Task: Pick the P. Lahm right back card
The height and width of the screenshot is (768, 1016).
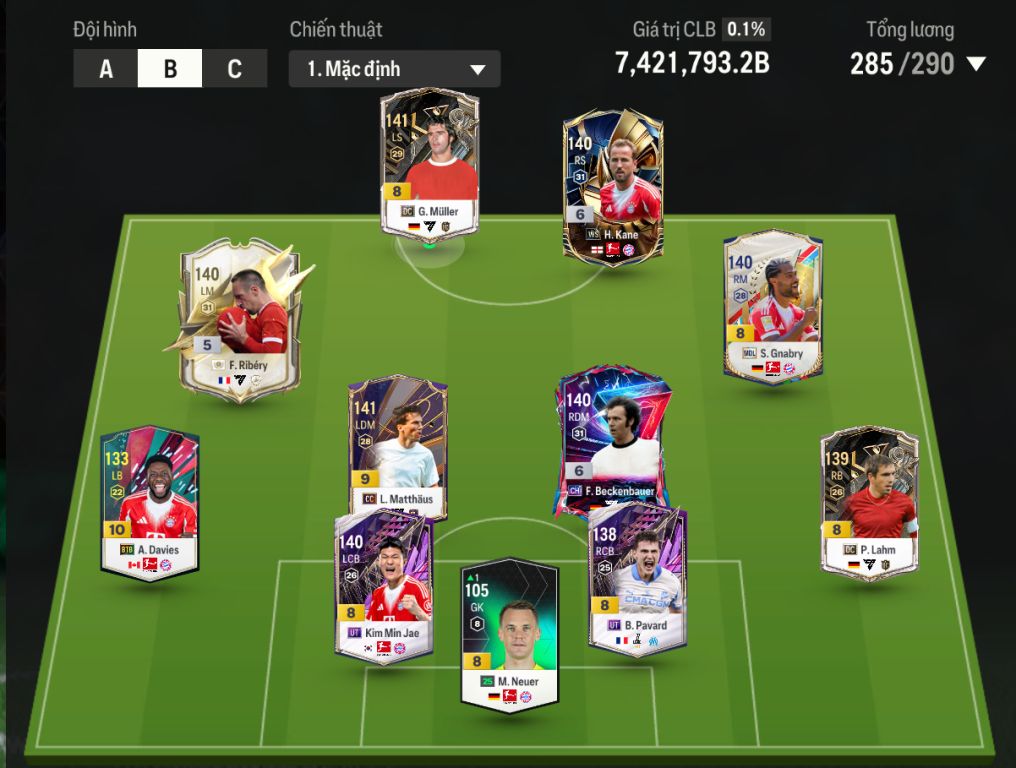Action: [869, 503]
